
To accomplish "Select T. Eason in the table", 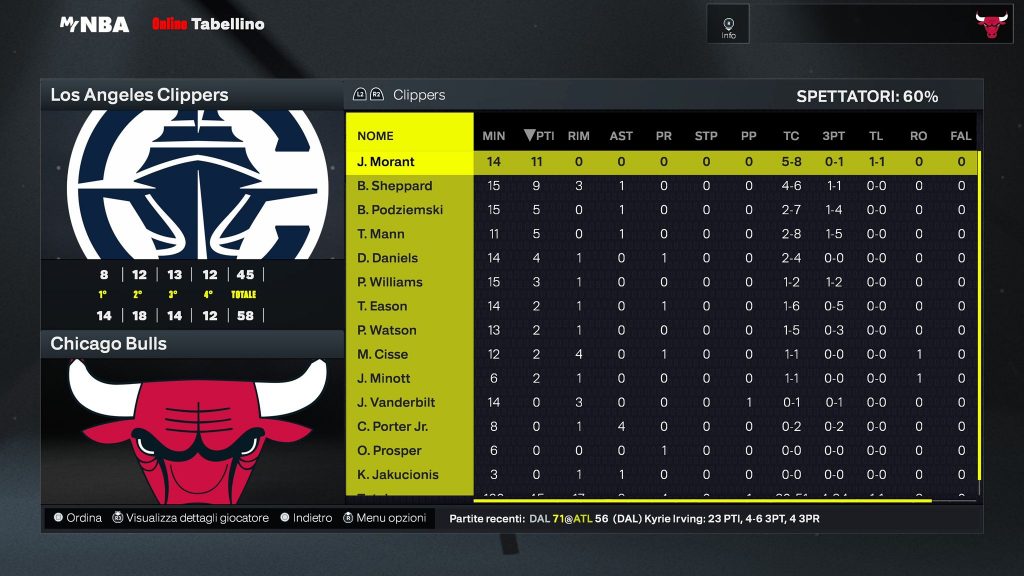I will (x=381, y=306).
